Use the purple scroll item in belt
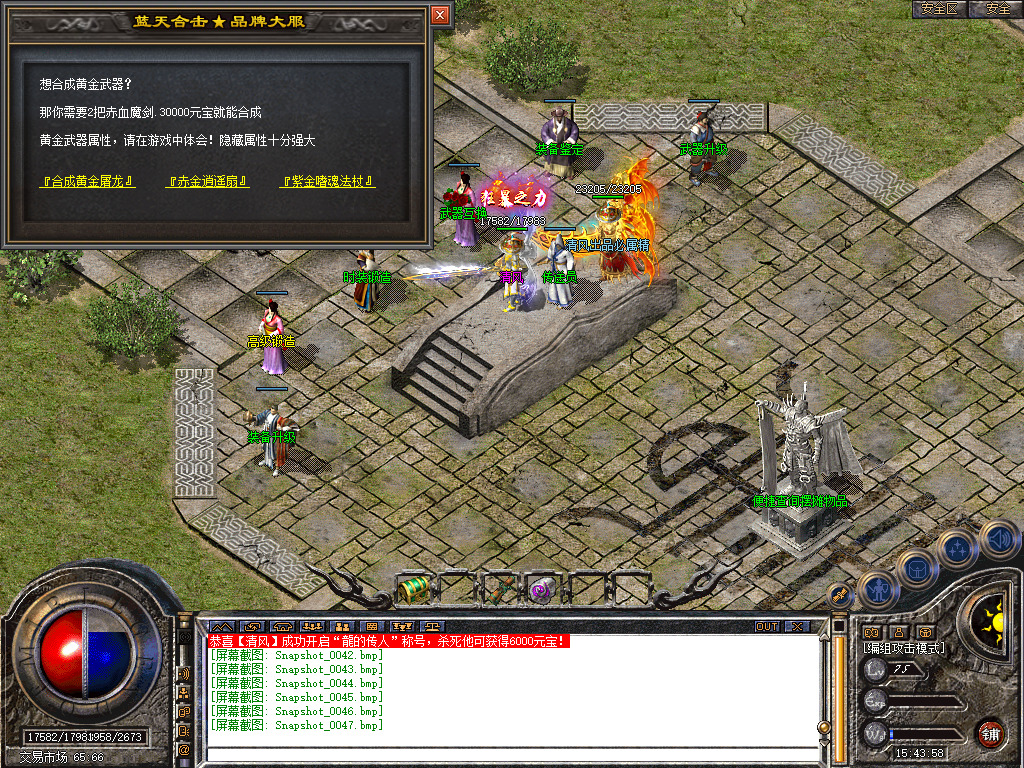Image resolution: width=1024 pixels, height=768 pixels. 544,589
